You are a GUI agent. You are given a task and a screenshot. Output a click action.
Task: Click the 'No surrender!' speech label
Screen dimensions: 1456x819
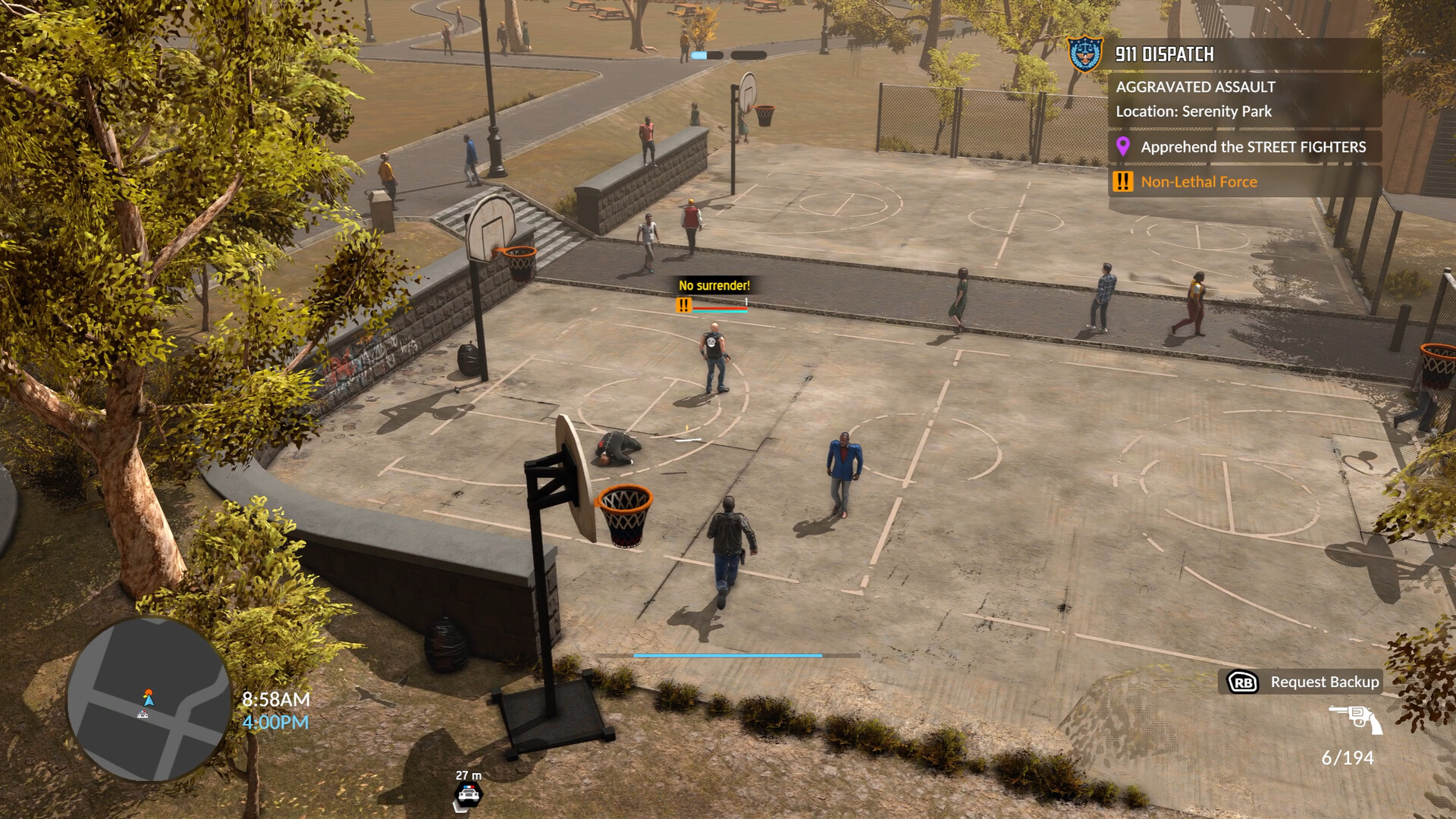[714, 287]
